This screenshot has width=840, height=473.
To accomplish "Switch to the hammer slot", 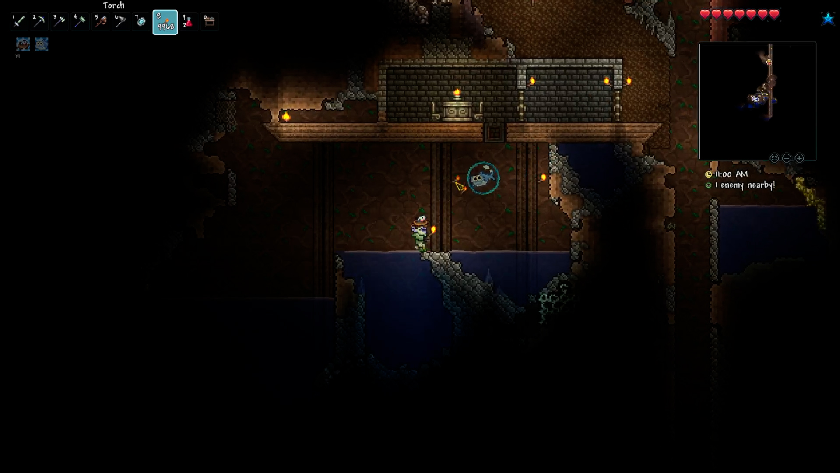I will tap(79, 21).
